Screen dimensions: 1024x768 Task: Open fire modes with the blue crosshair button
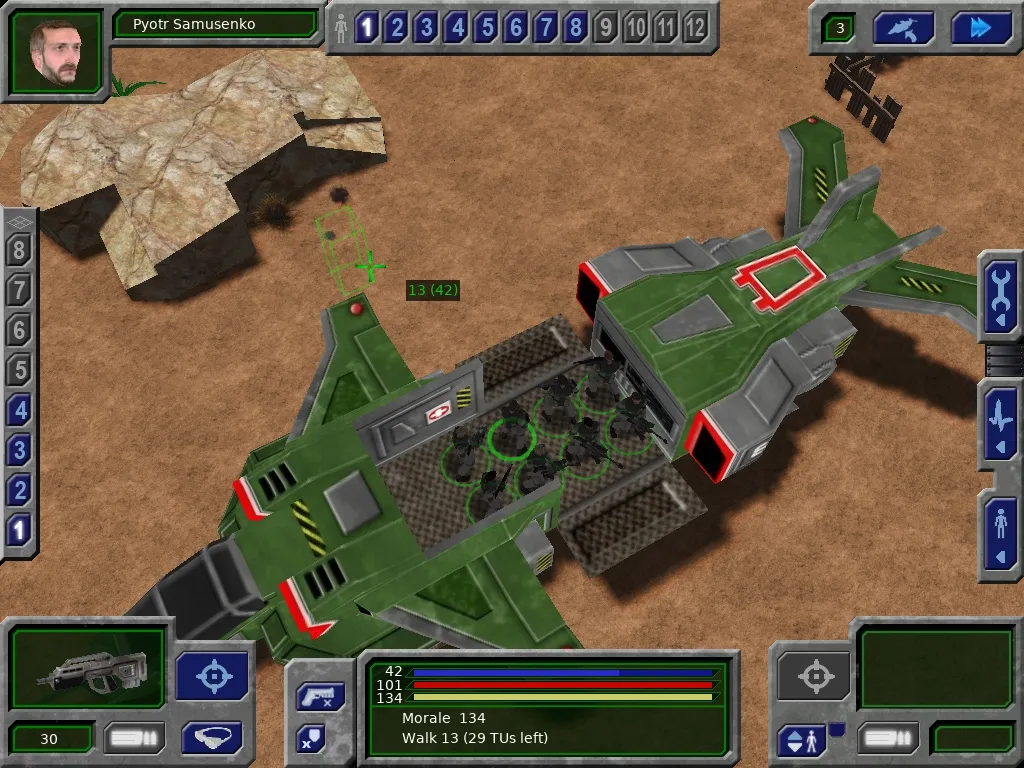pyautogui.click(x=213, y=676)
